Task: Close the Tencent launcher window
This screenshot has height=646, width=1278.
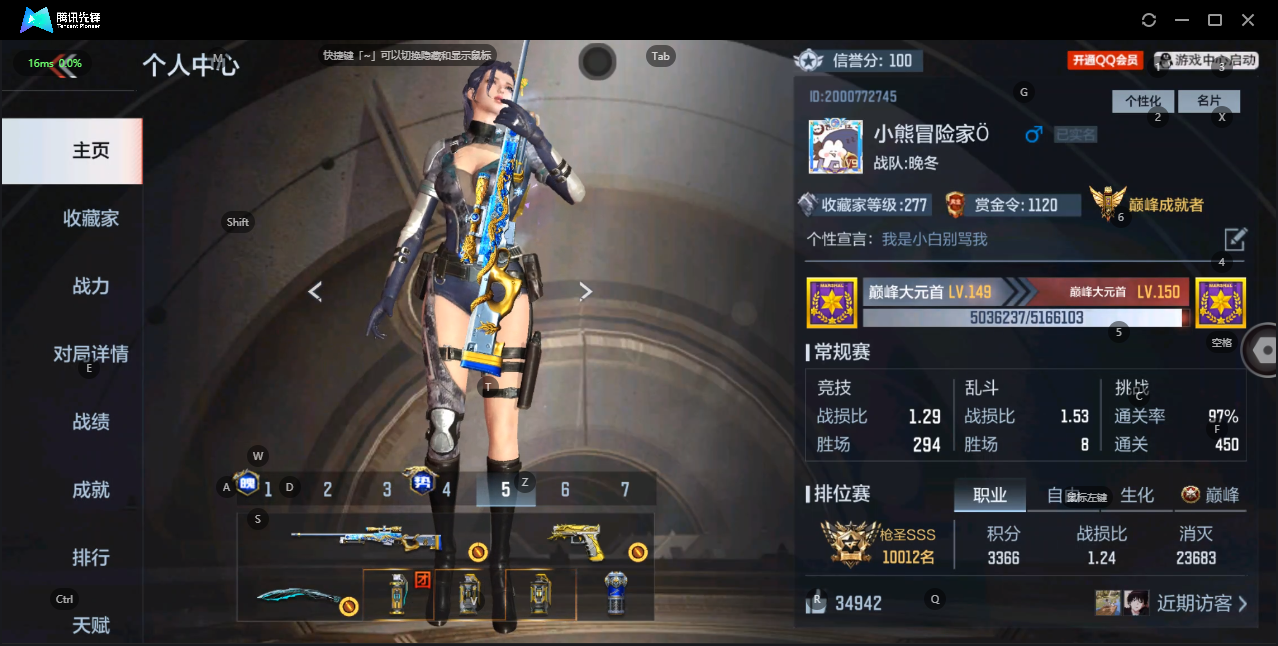Action: [1248, 20]
